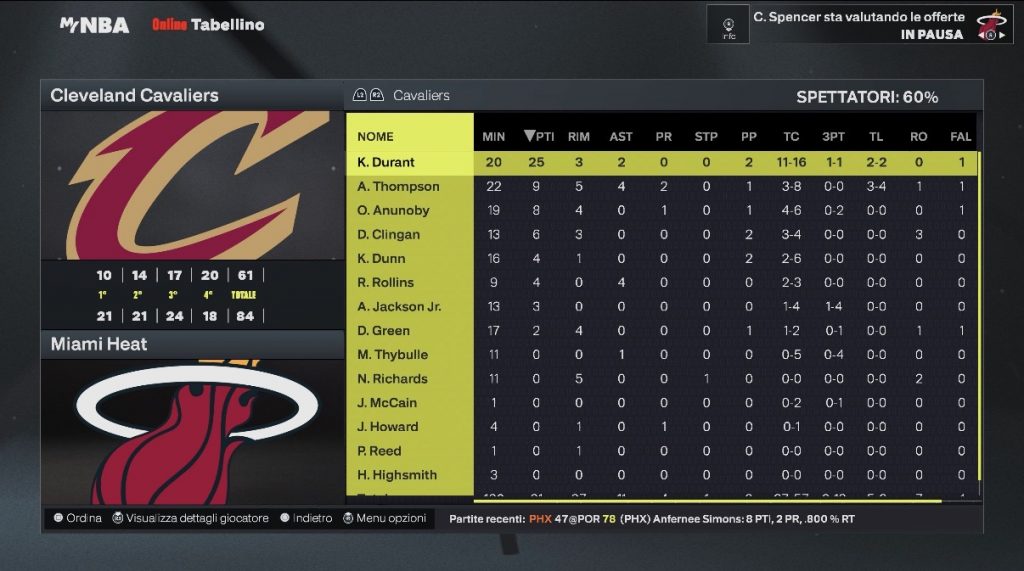Choose A. Thompson in the box score

pos(398,186)
